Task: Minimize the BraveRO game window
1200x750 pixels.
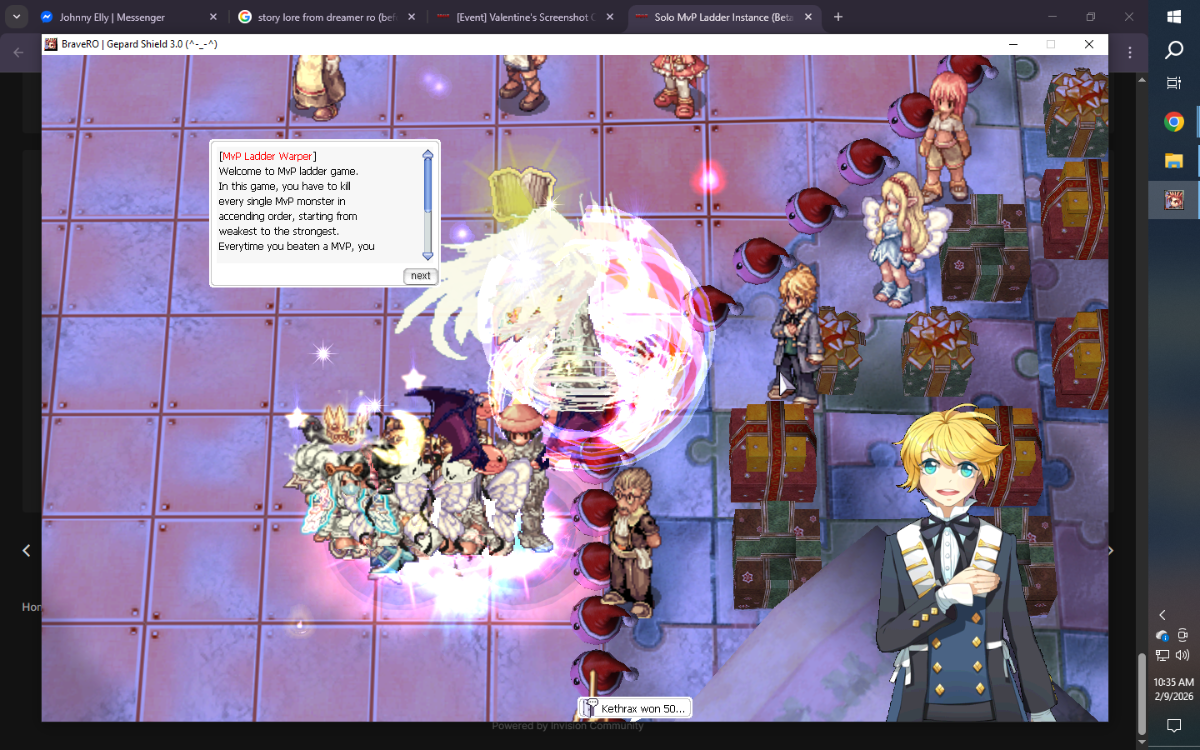Action: pyautogui.click(x=1013, y=44)
